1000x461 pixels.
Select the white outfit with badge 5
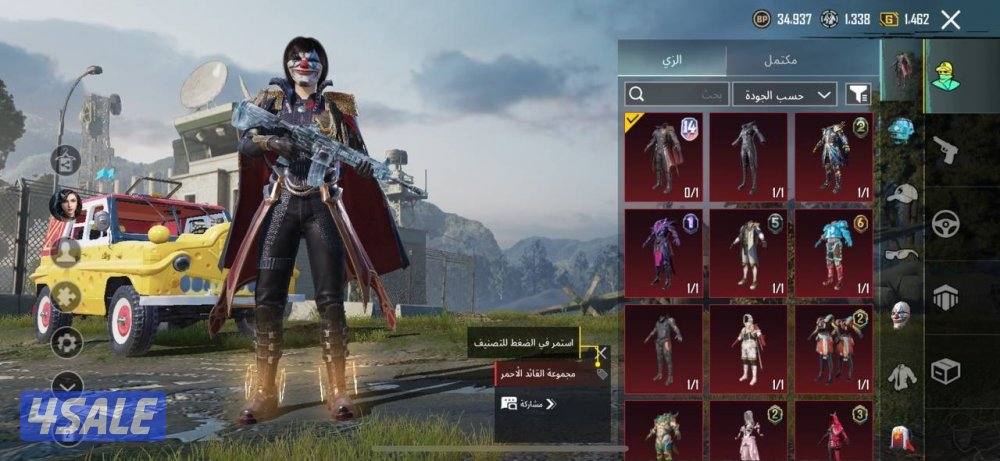pos(748,252)
